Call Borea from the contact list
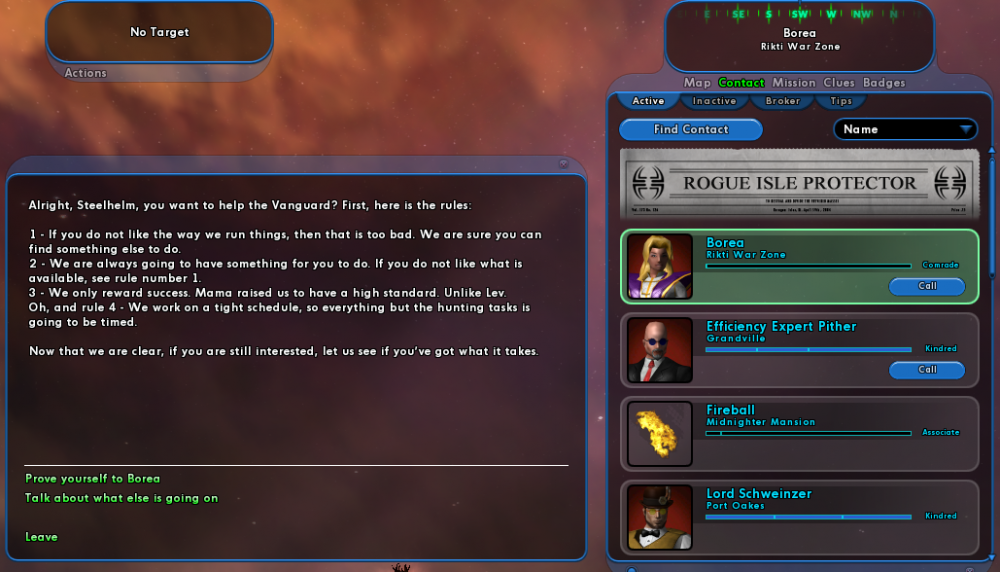The height and width of the screenshot is (572, 1000). point(927,286)
